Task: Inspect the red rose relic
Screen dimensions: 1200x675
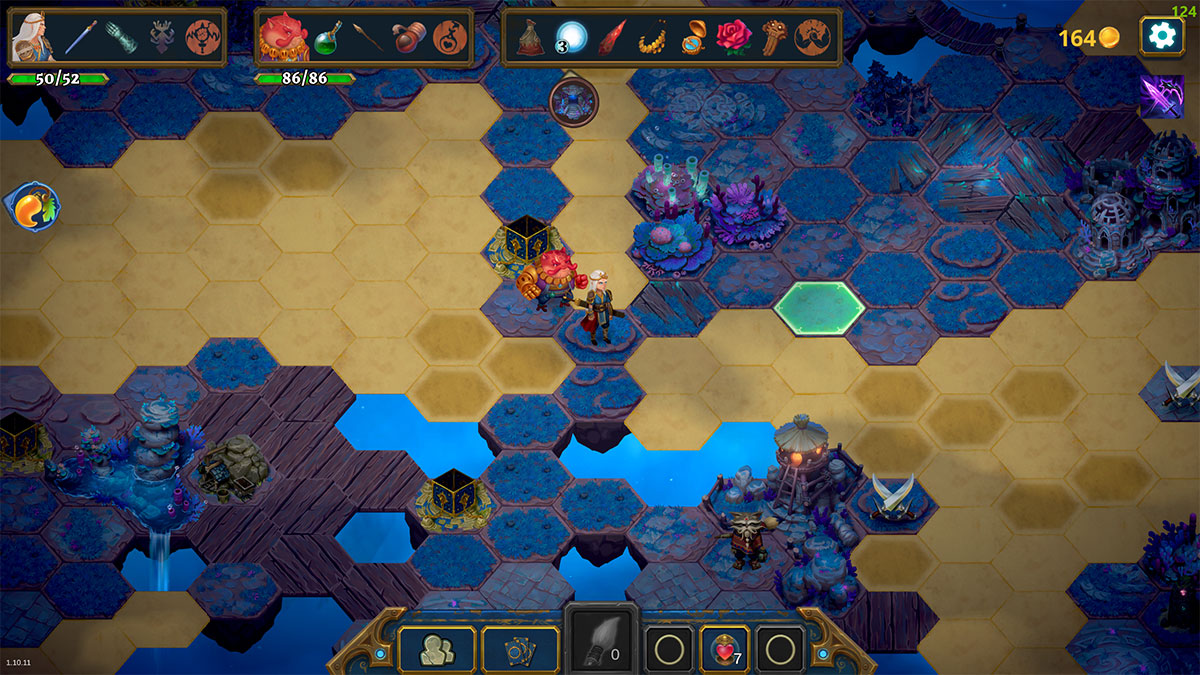Action: (x=733, y=38)
